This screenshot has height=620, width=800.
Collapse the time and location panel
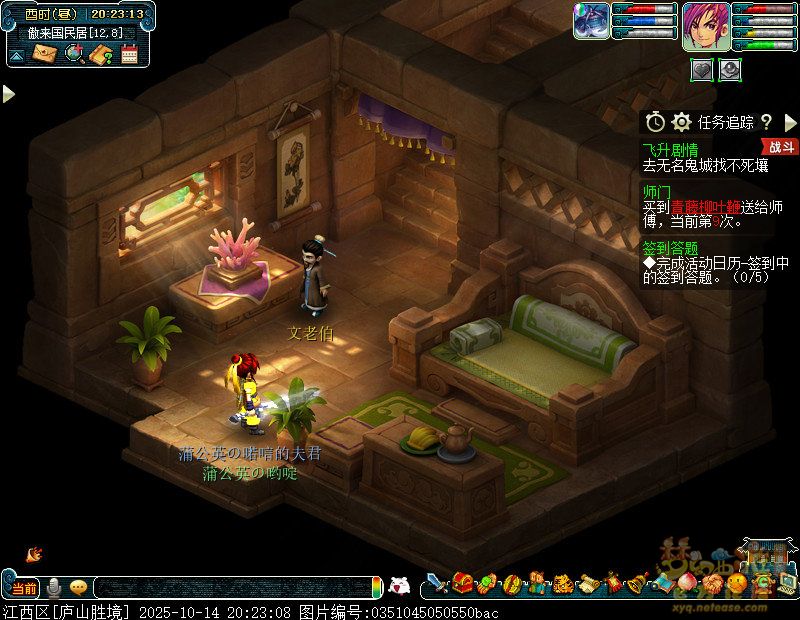pyautogui.click(x=16, y=56)
